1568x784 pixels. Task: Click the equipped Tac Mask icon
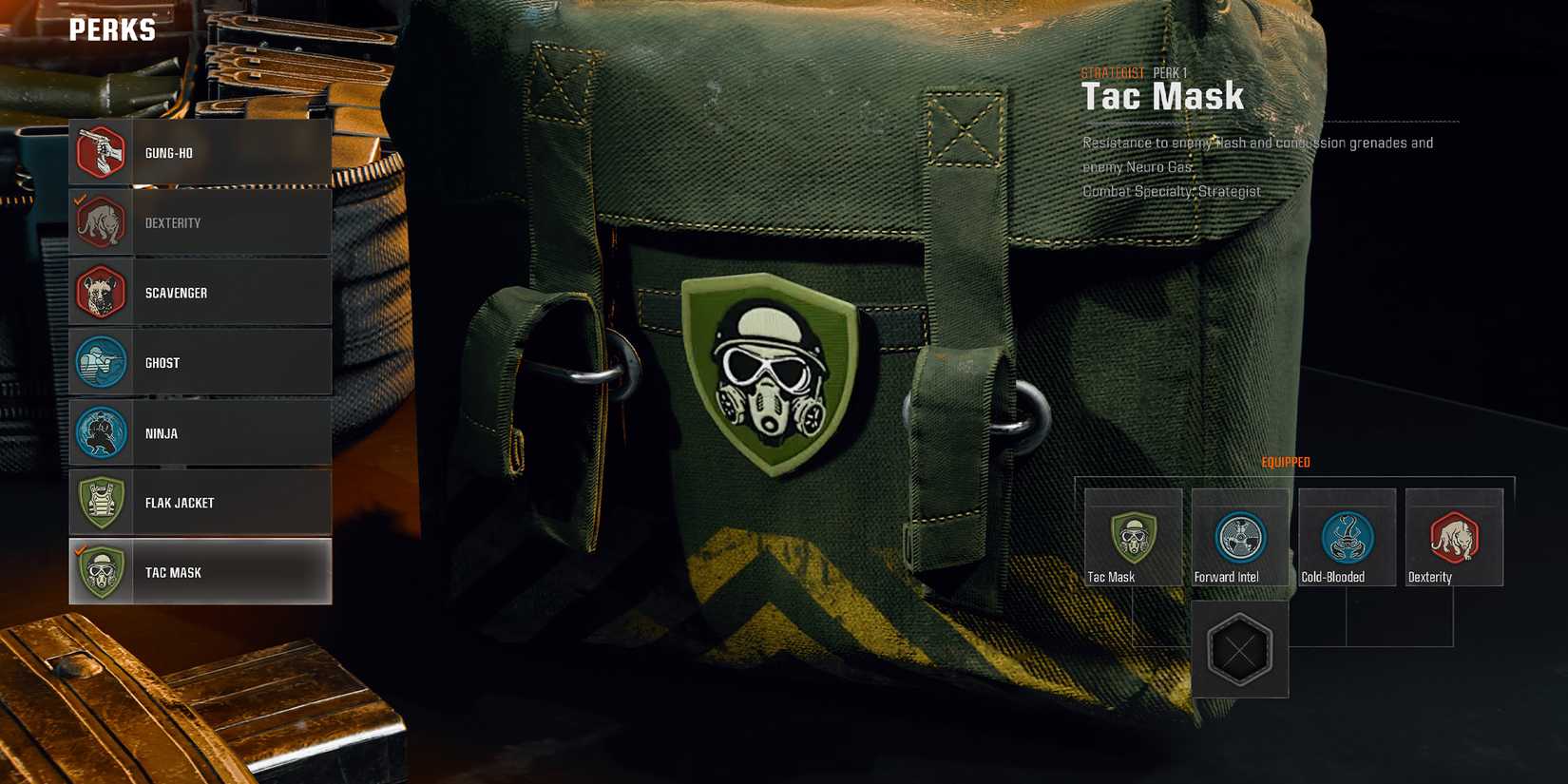tap(1131, 539)
